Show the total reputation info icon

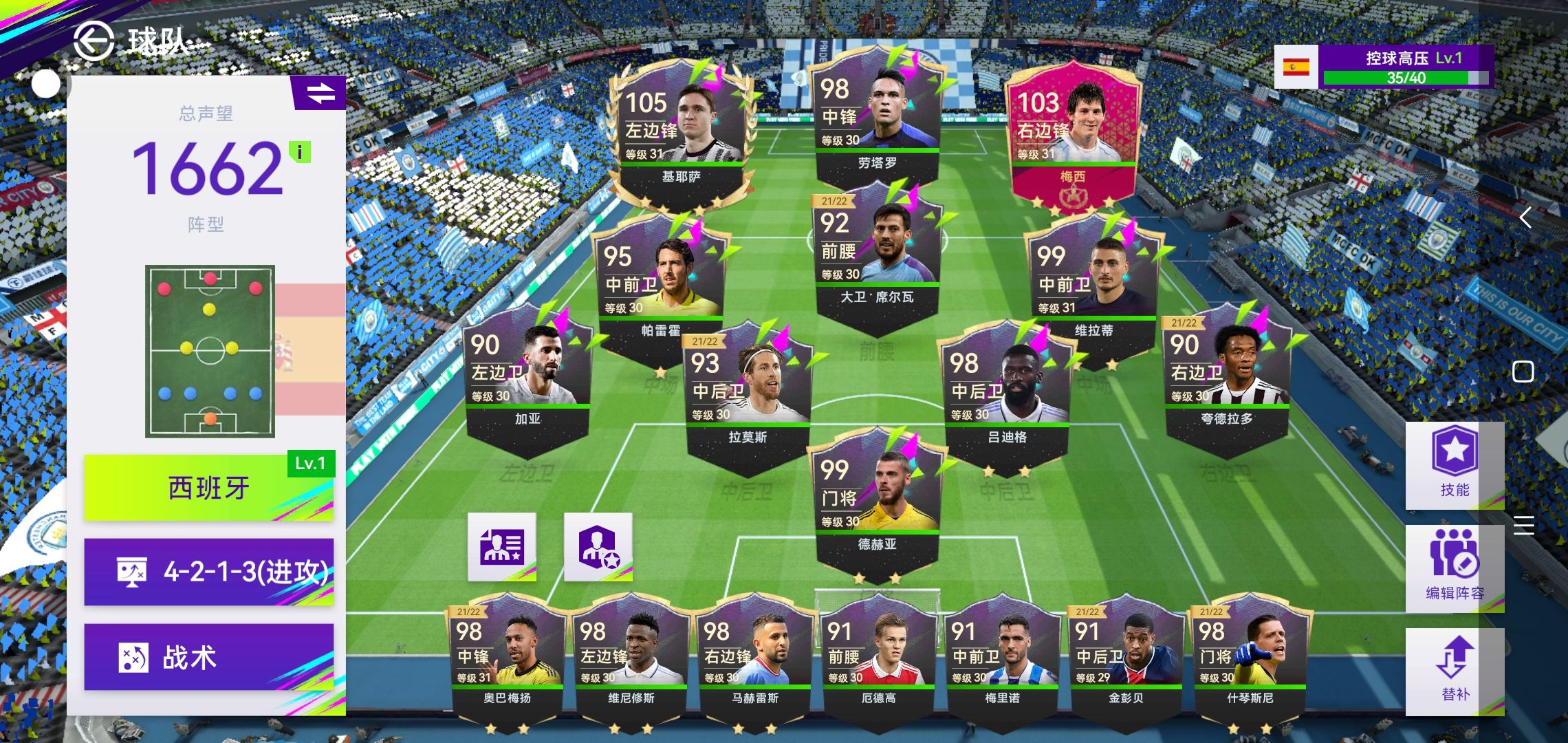[300, 152]
